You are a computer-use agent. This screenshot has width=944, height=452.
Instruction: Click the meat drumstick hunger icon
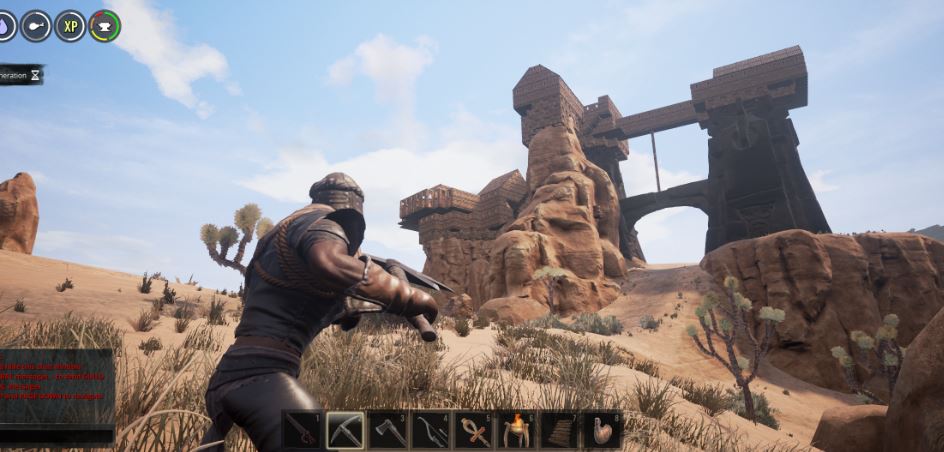coord(36,26)
